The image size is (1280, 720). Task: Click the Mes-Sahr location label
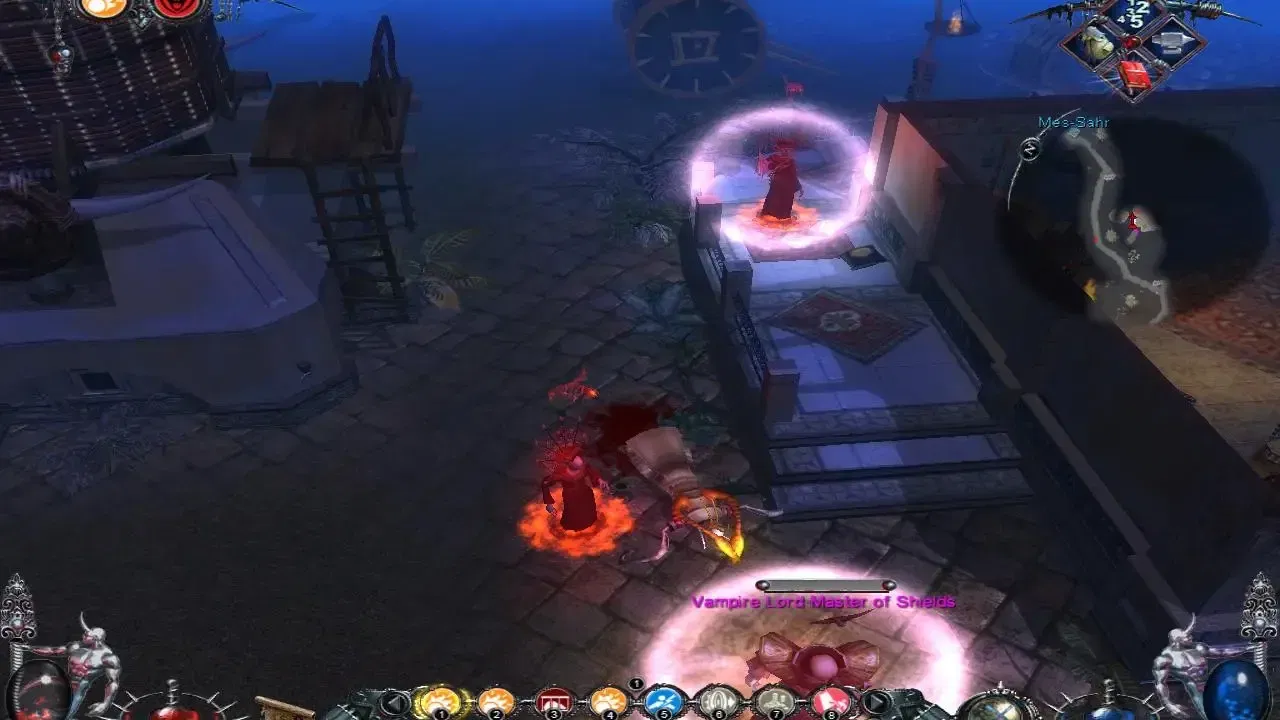coord(1073,124)
